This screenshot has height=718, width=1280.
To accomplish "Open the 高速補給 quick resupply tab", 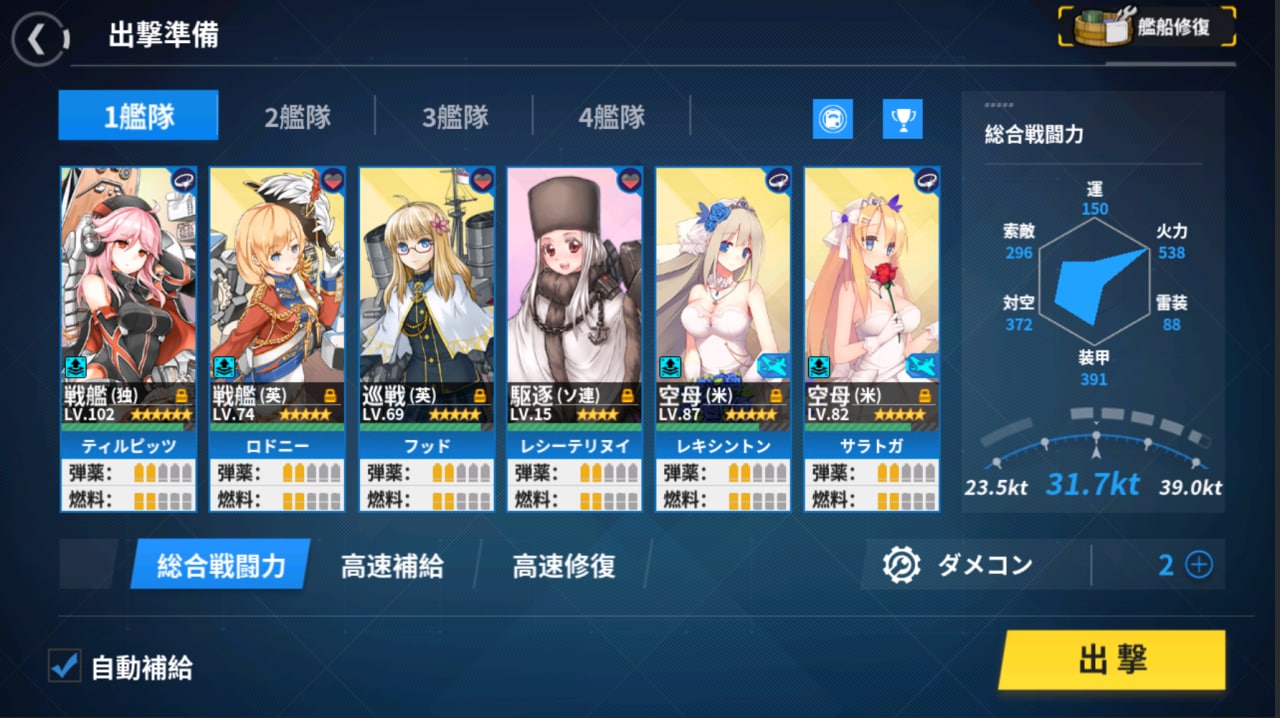I will [392, 566].
